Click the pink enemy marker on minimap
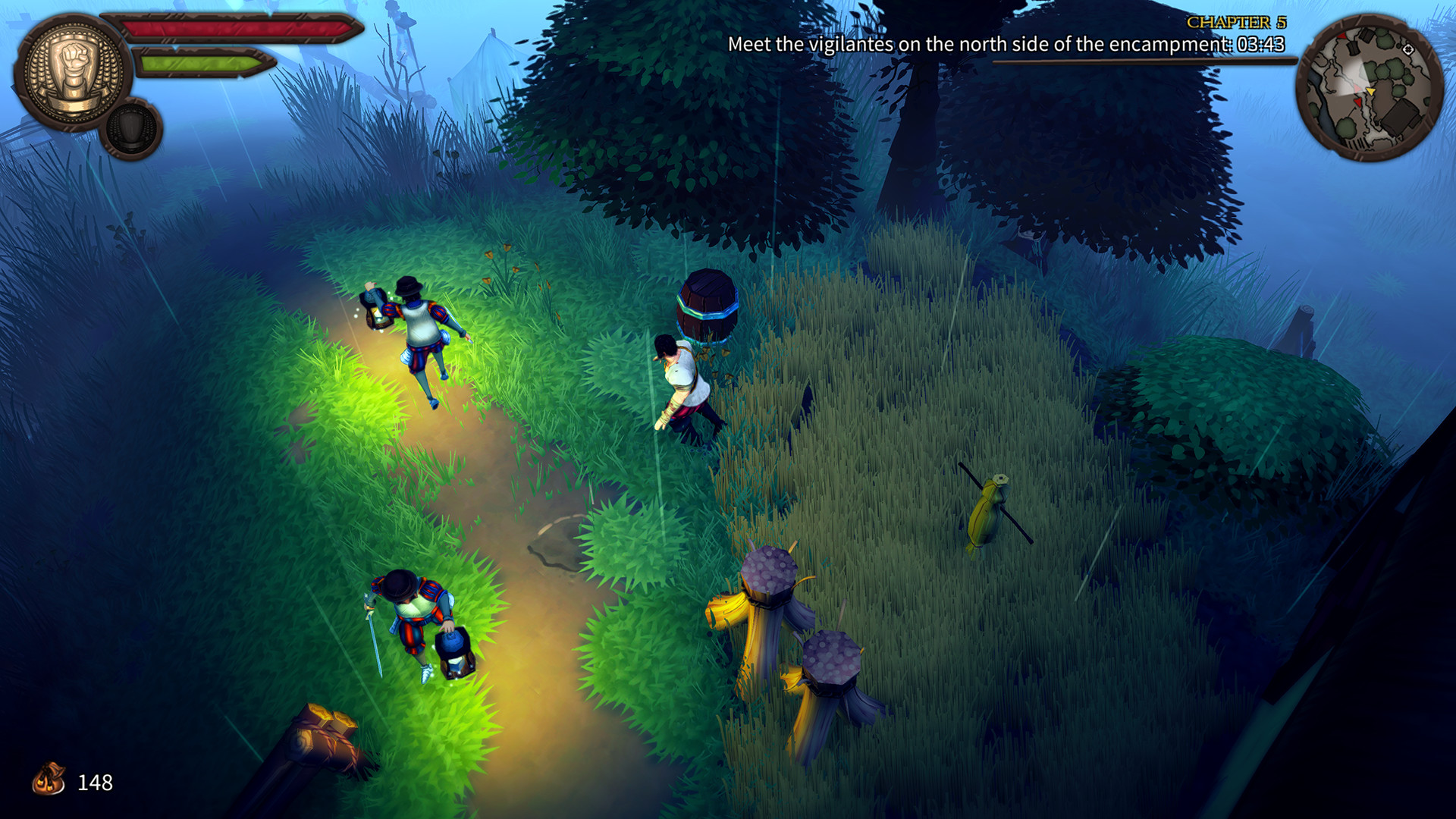Screen dimensions: 1456x819 (x=1357, y=87)
